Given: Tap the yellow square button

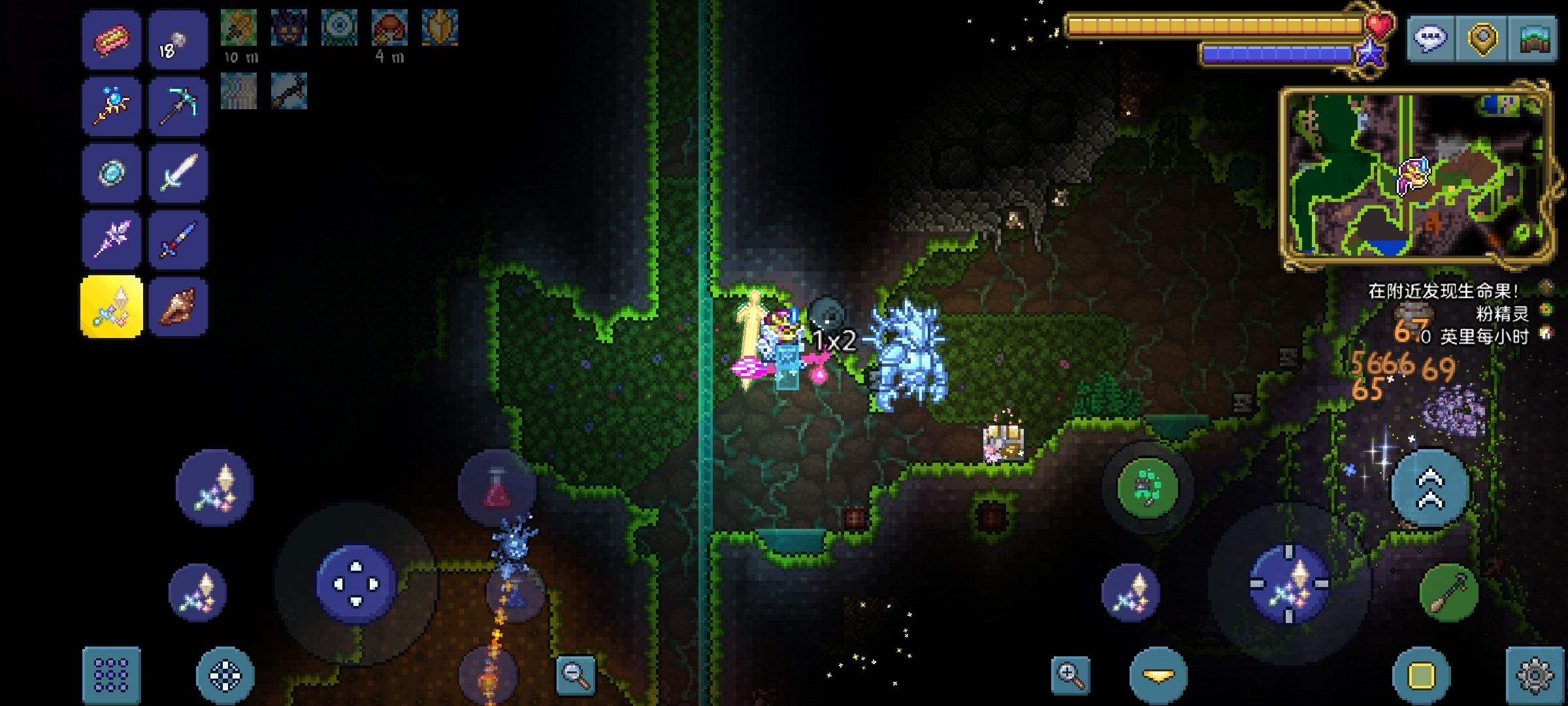Looking at the screenshot, I should coord(1421,675).
